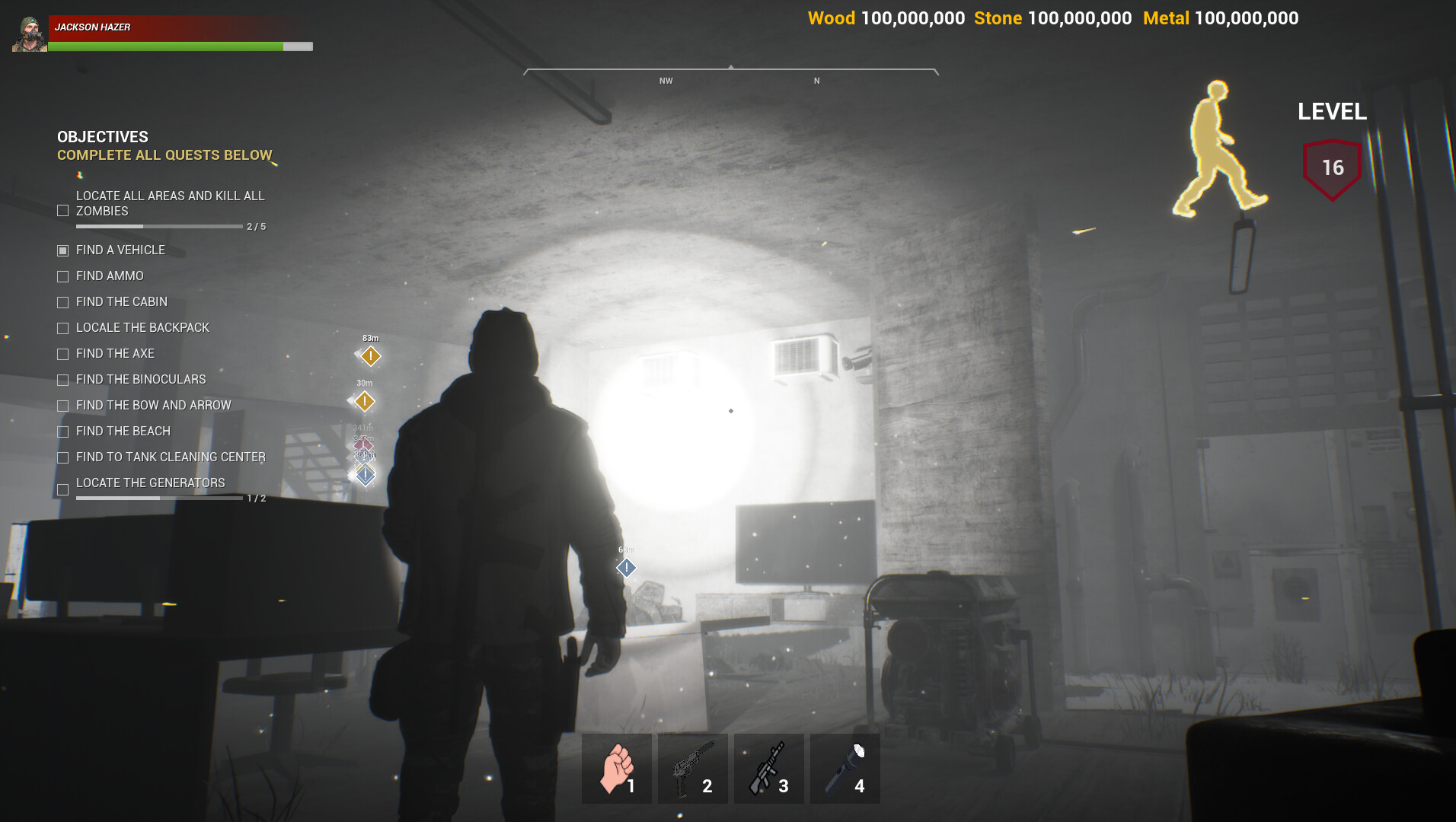The image size is (1456, 822).
Task: Click the pink 347m waypoint marker
Action: coord(364,445)
